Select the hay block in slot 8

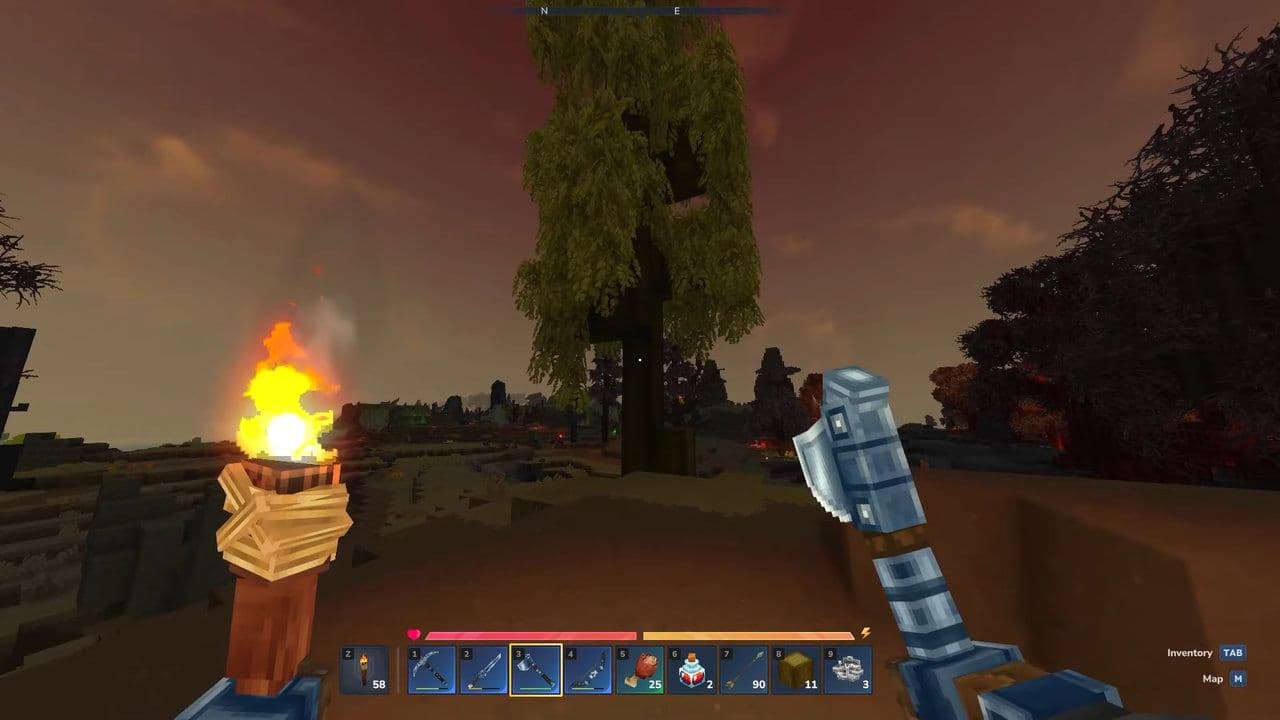tap(794, 668)
